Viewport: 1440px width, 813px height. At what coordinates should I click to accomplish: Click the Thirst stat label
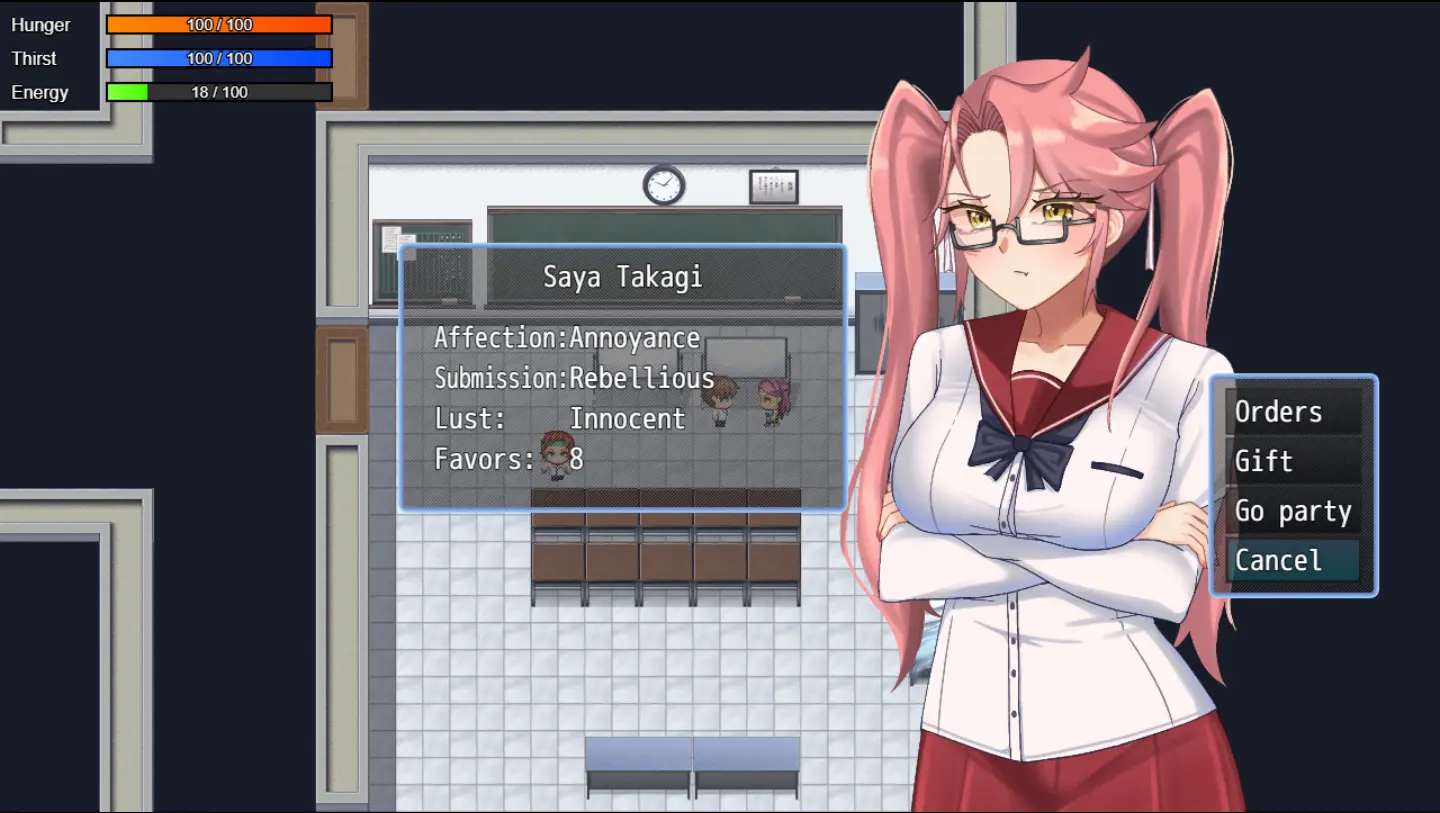33,58
